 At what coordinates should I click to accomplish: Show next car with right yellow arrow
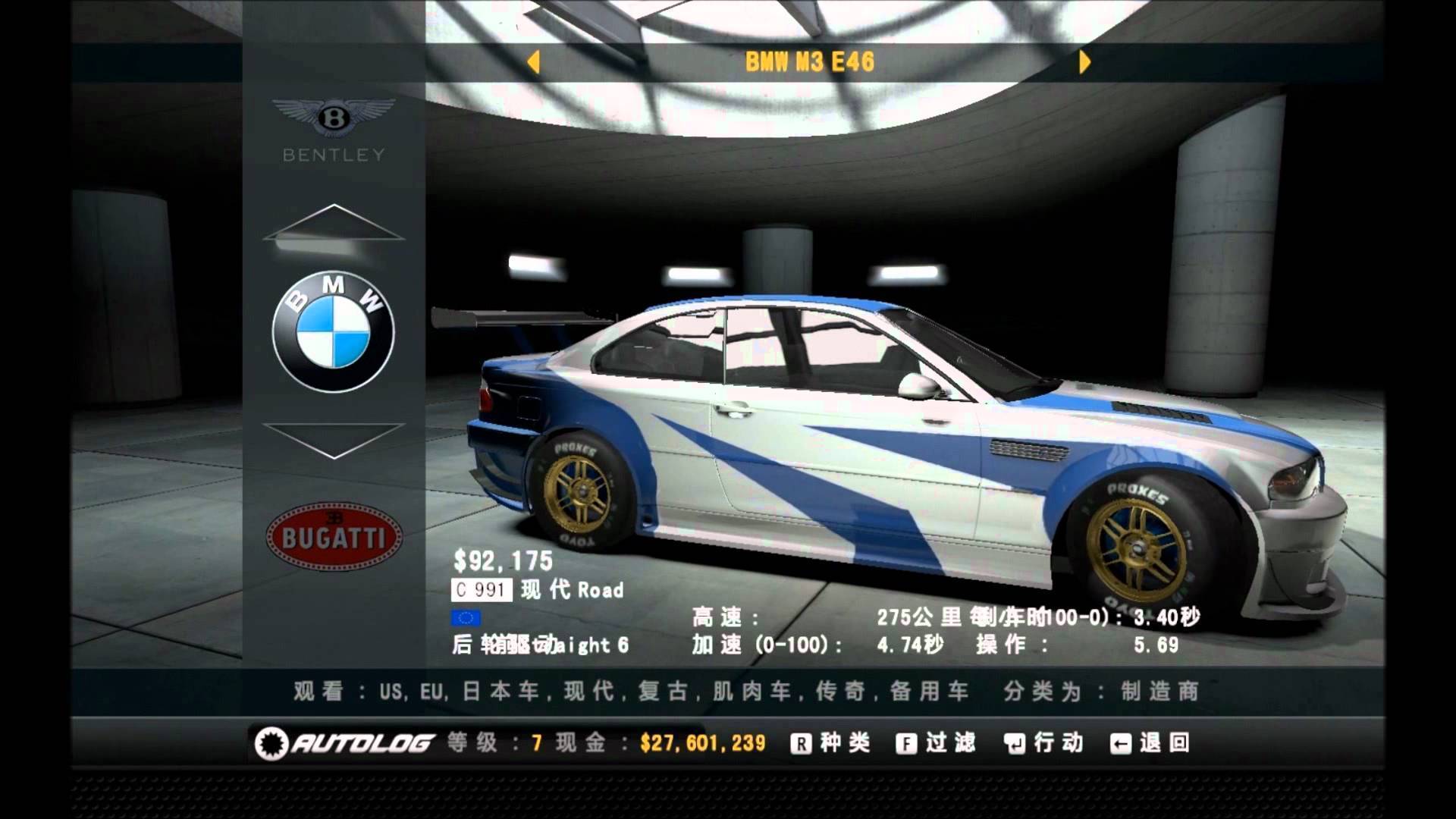coord(1084,61)
